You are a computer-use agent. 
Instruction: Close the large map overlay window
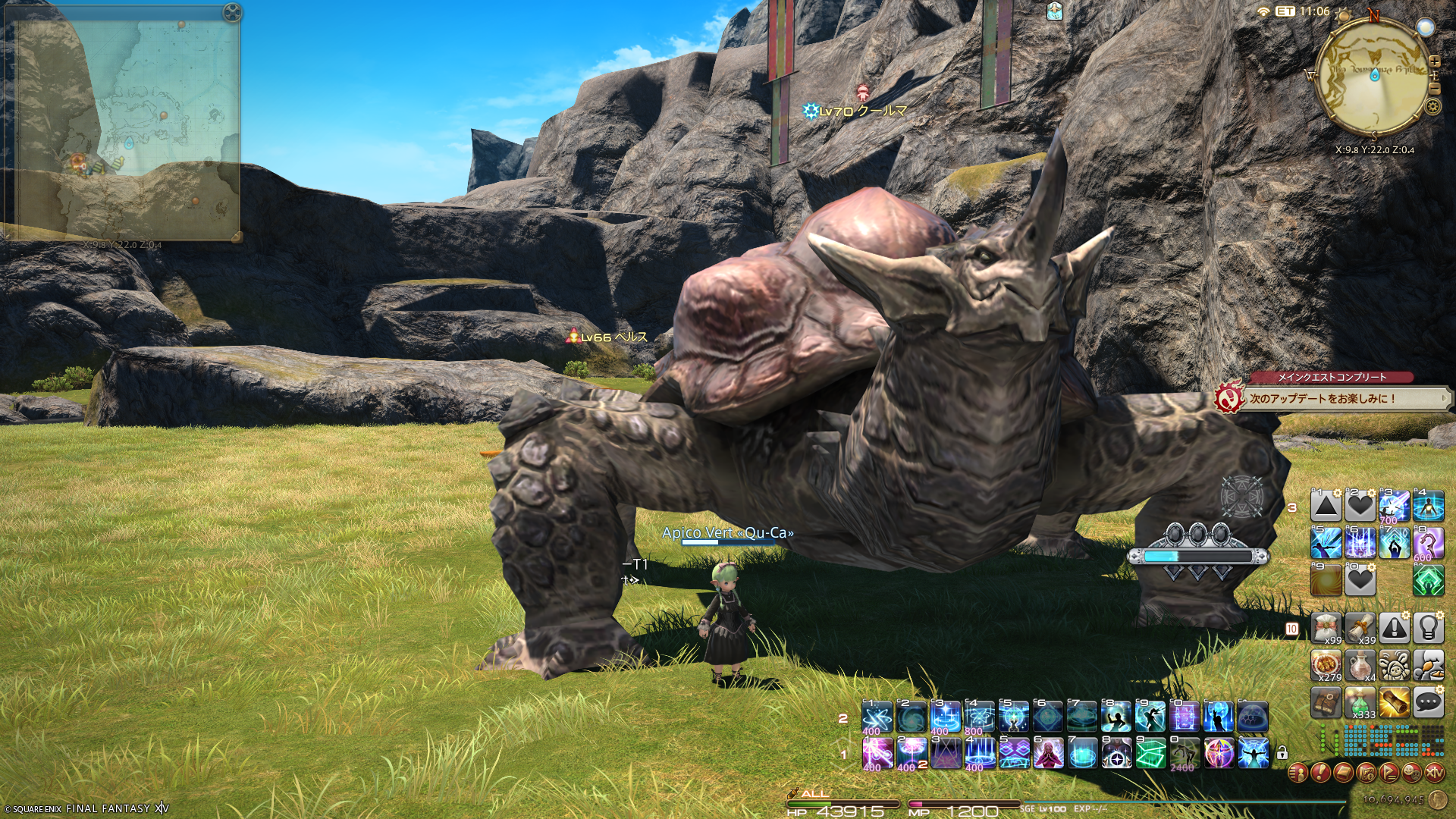(x=232, y=12)
